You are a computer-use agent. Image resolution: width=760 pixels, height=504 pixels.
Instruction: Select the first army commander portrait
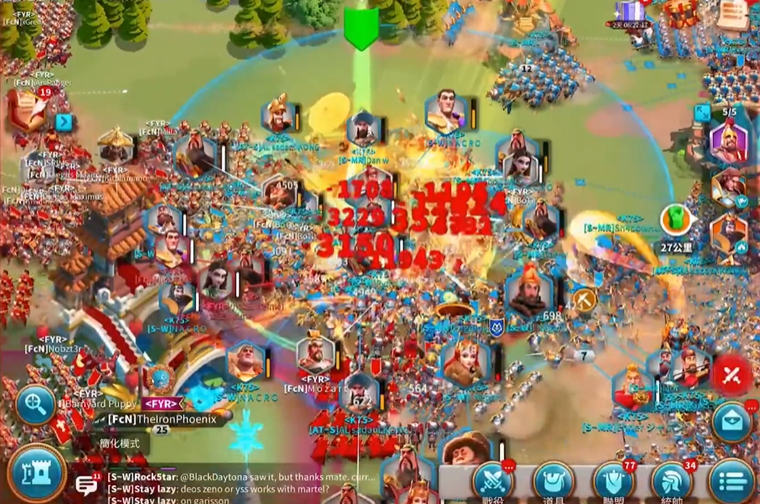pos(729,141)
